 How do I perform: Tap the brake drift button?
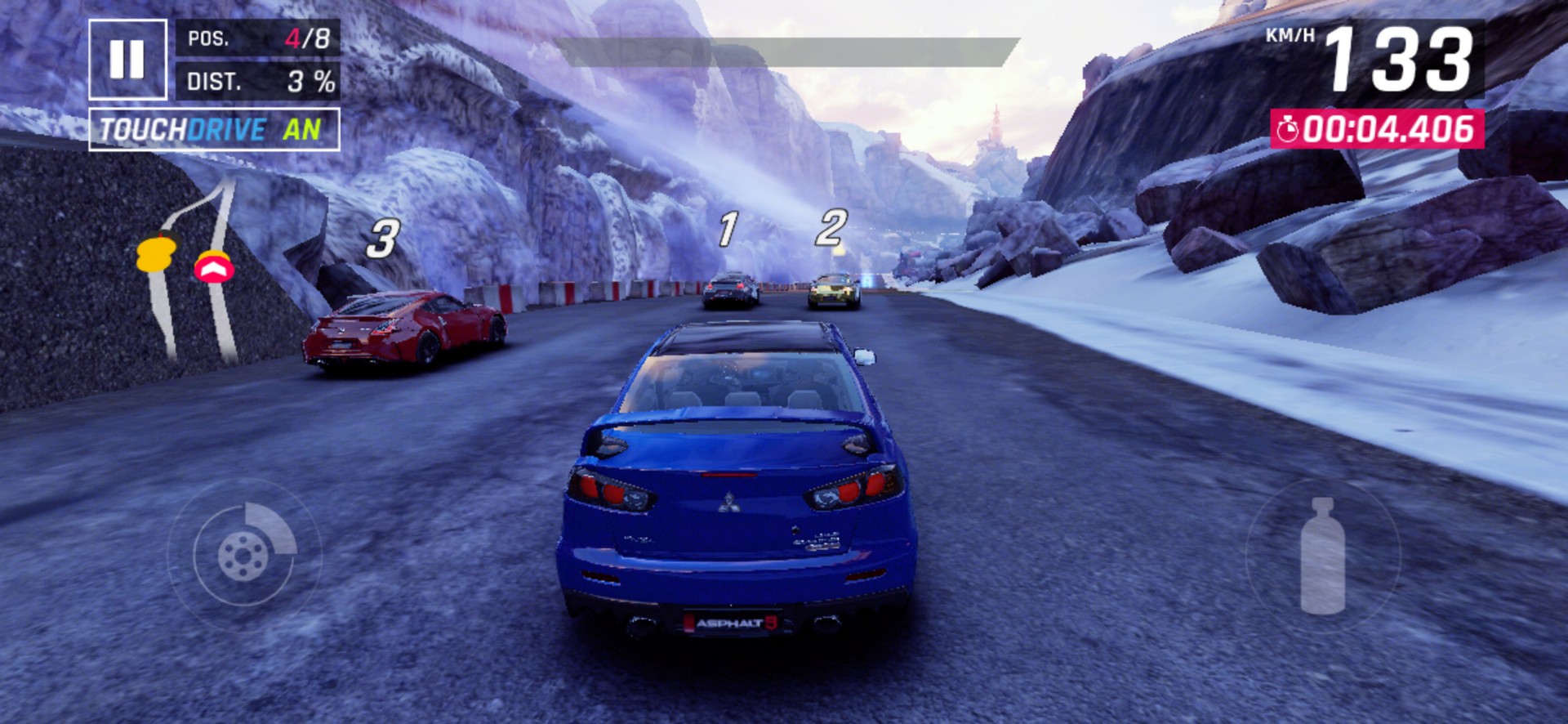click(244, 555)
